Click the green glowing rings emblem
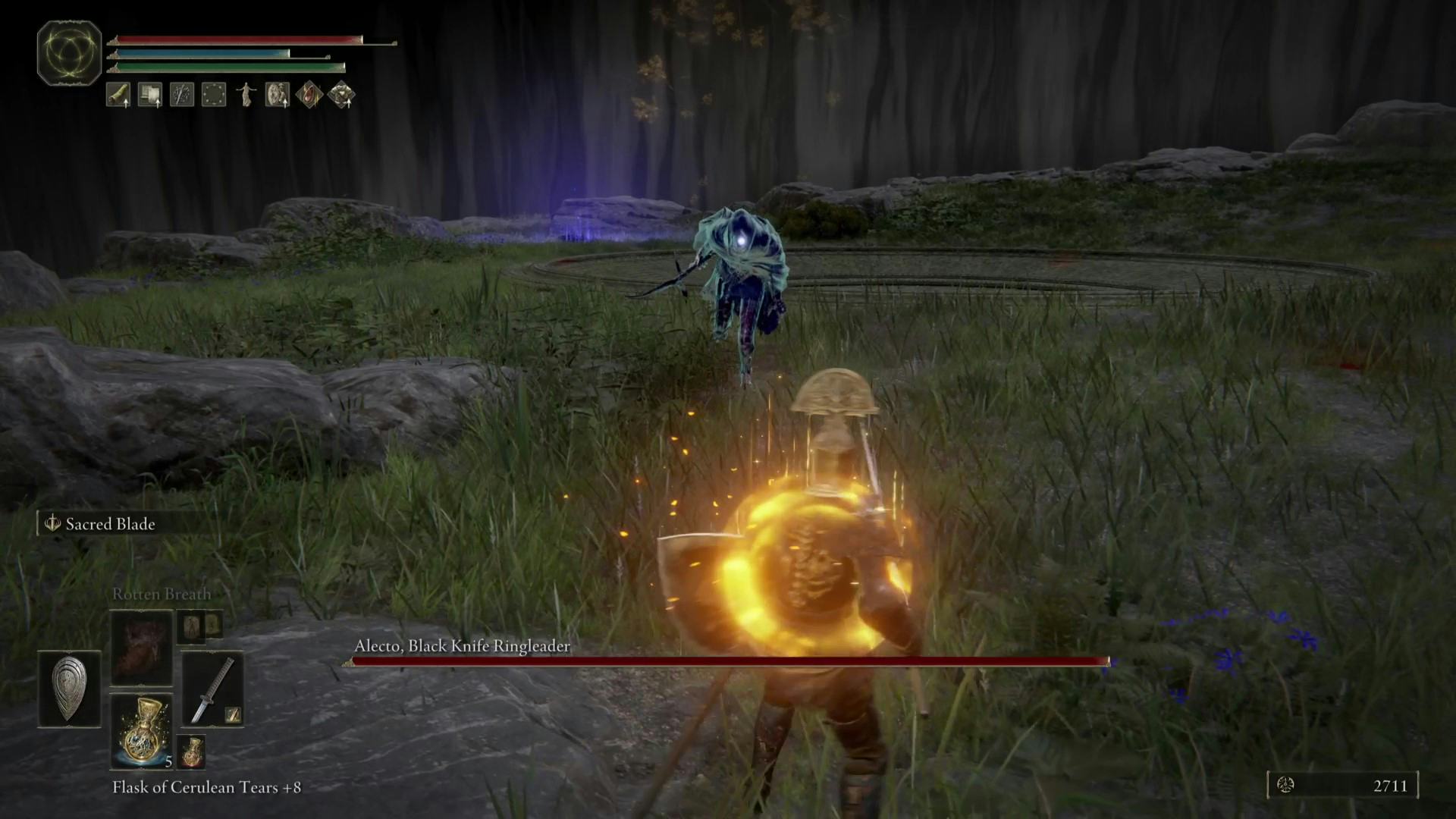 click(x=70, y=52)
